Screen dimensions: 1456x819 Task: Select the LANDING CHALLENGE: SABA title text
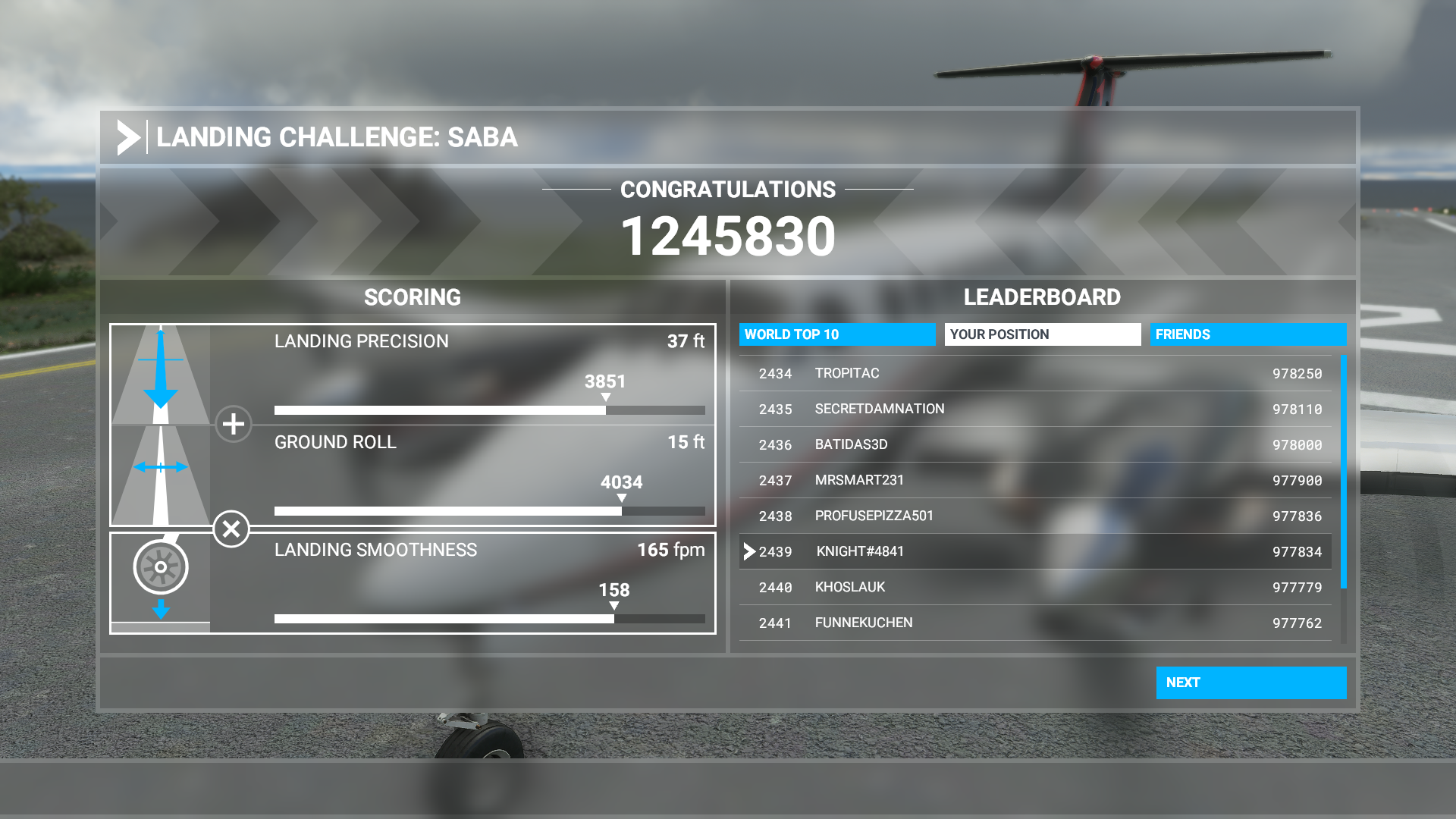(337, 137)
